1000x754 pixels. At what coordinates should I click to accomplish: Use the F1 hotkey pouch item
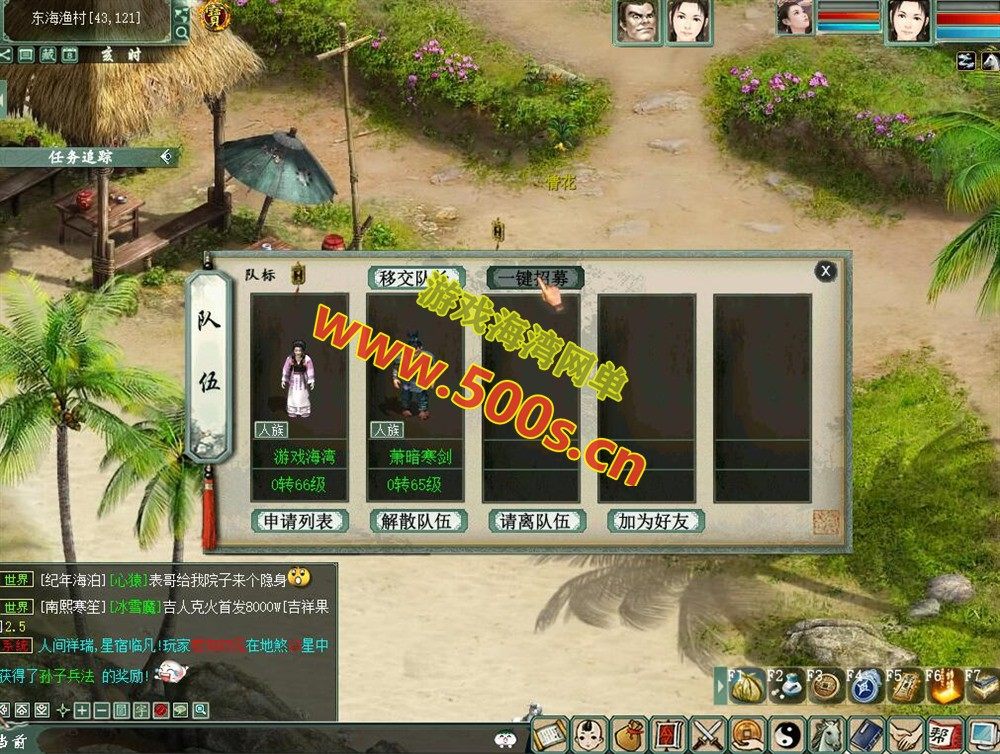pos(745,688)
